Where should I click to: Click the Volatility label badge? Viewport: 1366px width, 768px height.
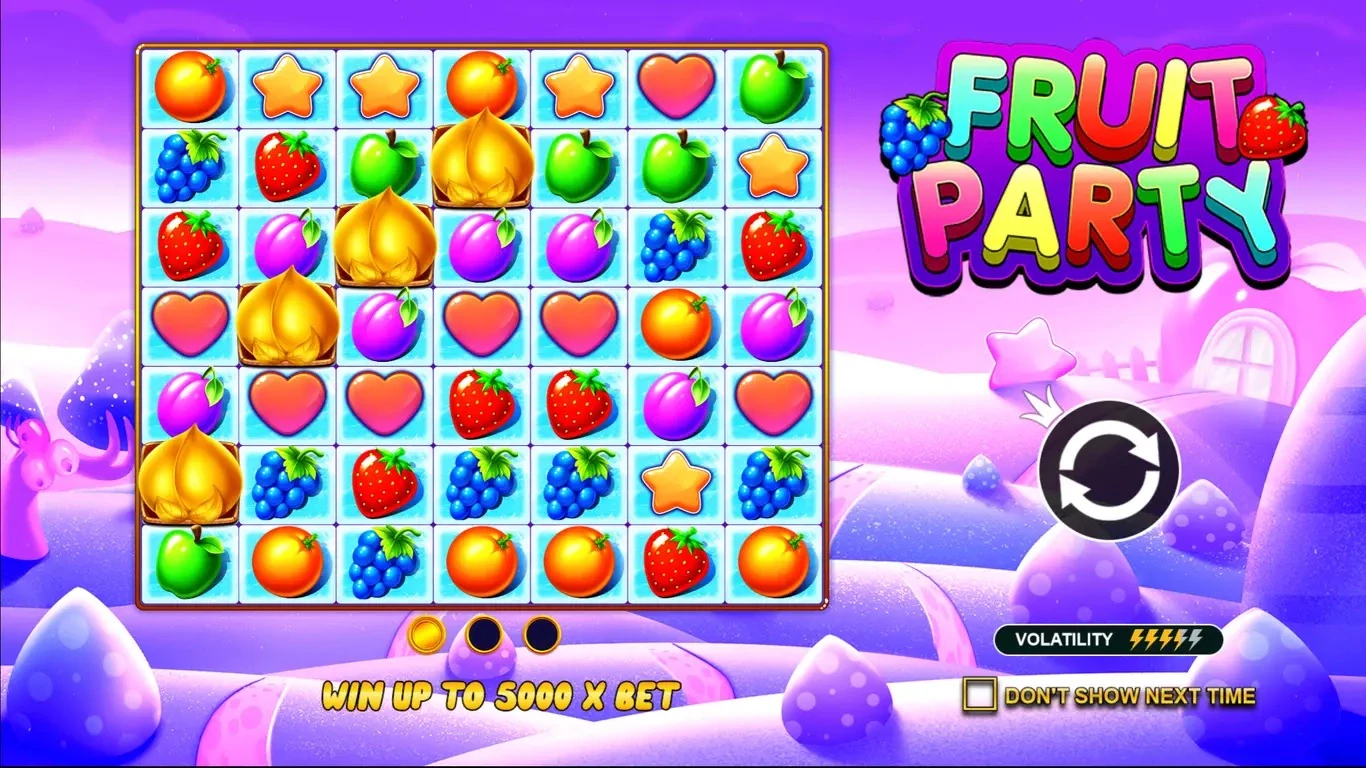1063,639
